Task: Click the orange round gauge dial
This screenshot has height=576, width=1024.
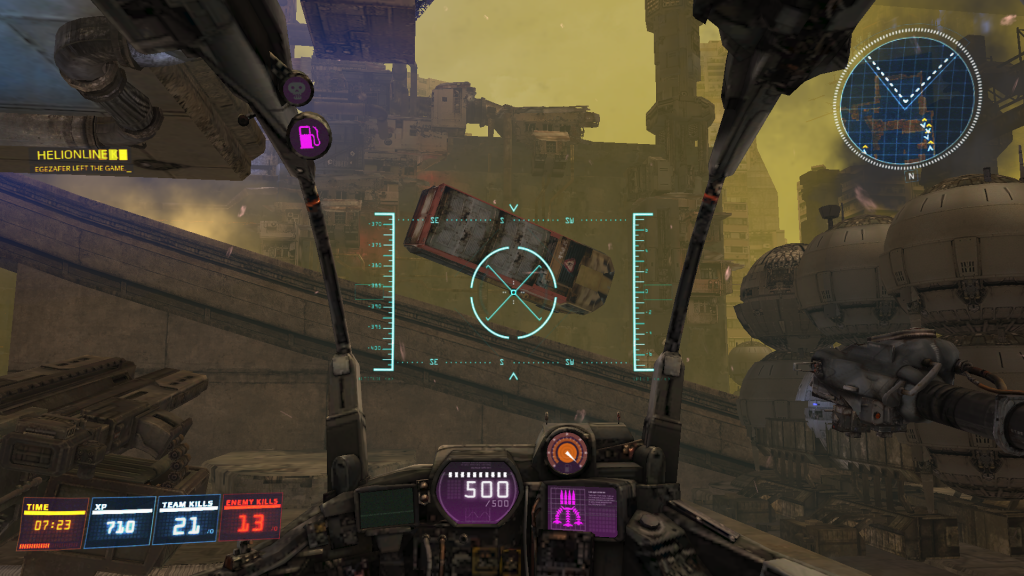Action: pyautogui.click(x=568, y=453)
